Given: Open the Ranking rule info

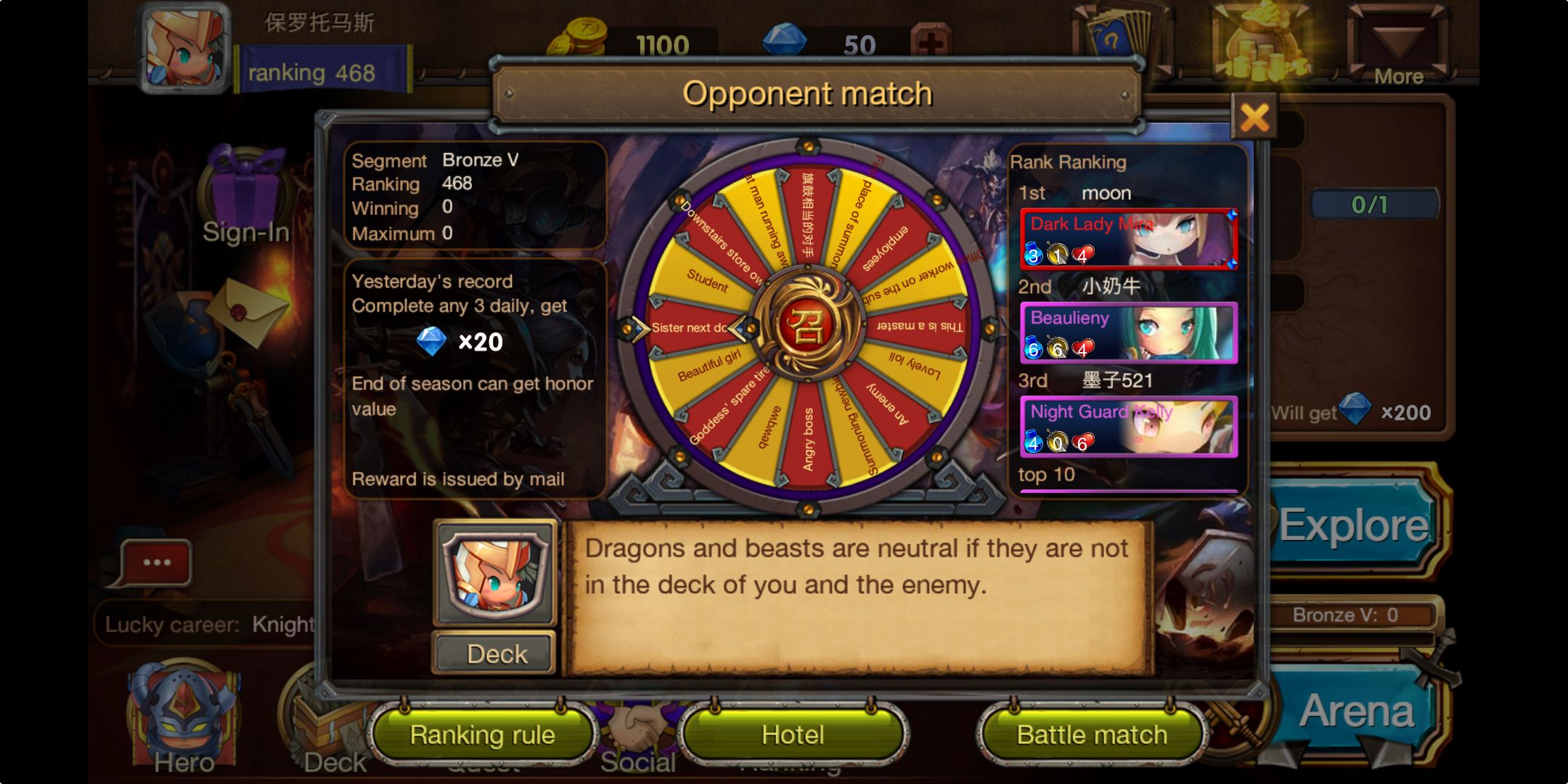Looking at the screenshot, I should (x=483, y=735).
